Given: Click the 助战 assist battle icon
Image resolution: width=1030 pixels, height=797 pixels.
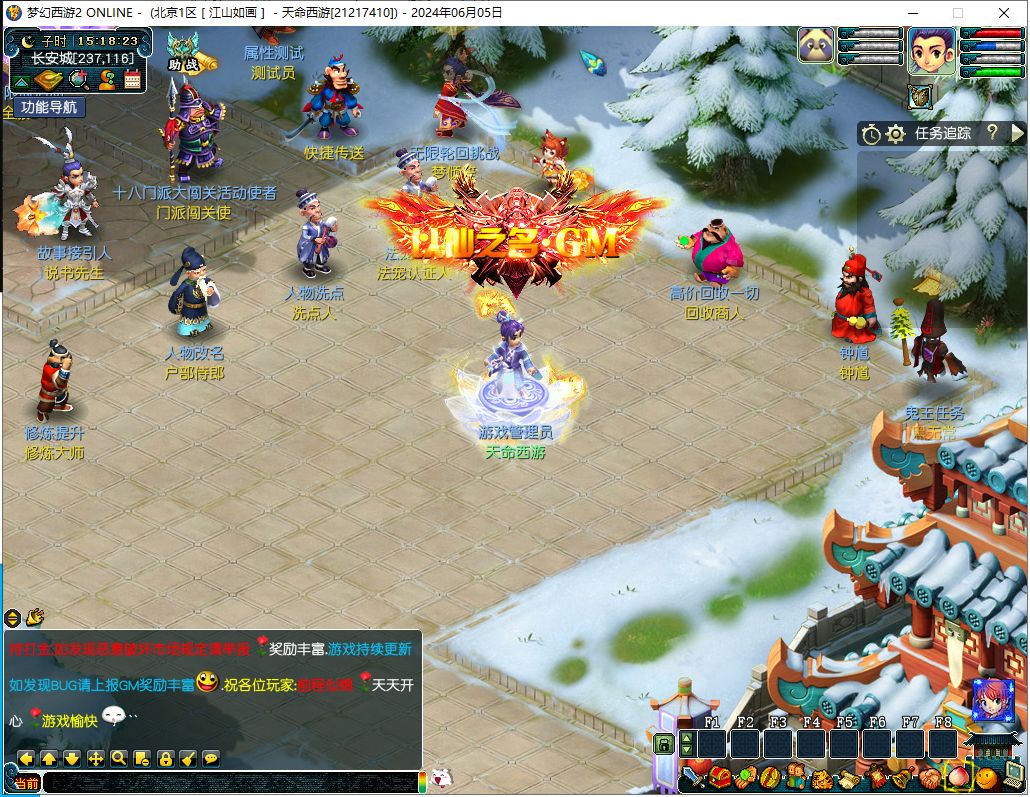Looking at the screenshot, I should point(183,54).
